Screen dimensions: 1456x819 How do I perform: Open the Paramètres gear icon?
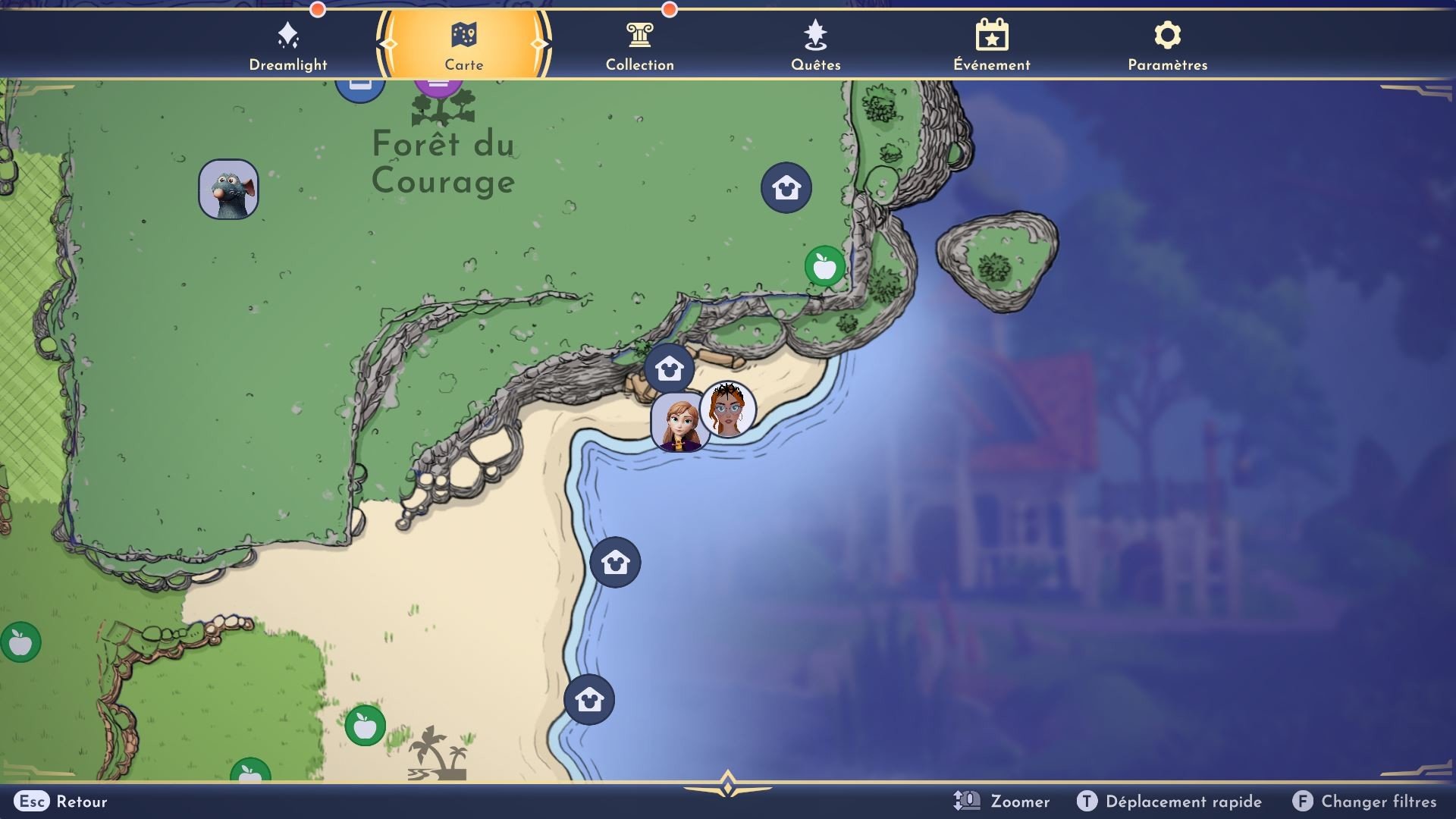pos(1167,33)
